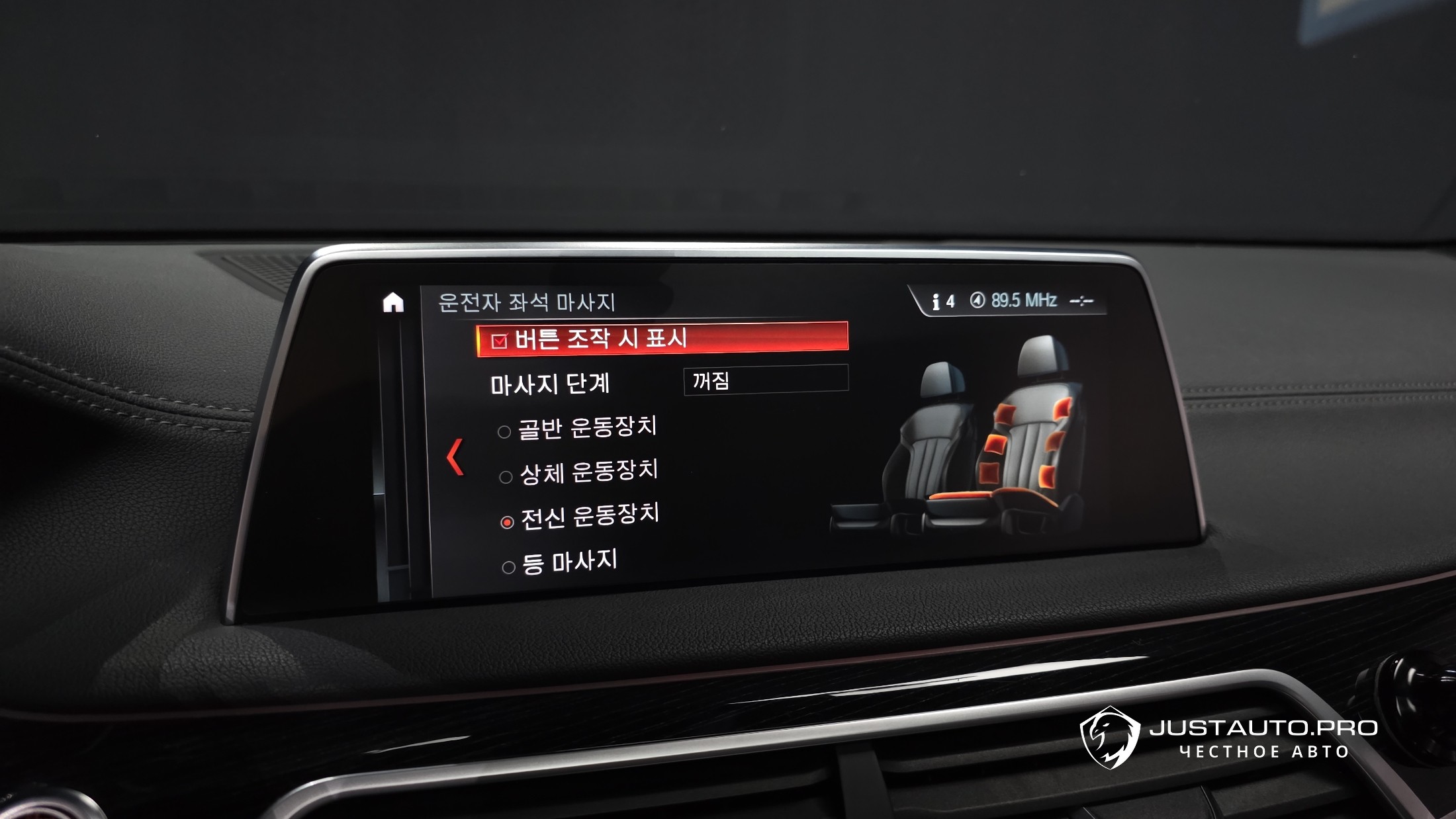The height and width of the screenshot is (819, 1456).
Task: Open the 89.5 MHz radio station status
Action: pos(1015,301)
